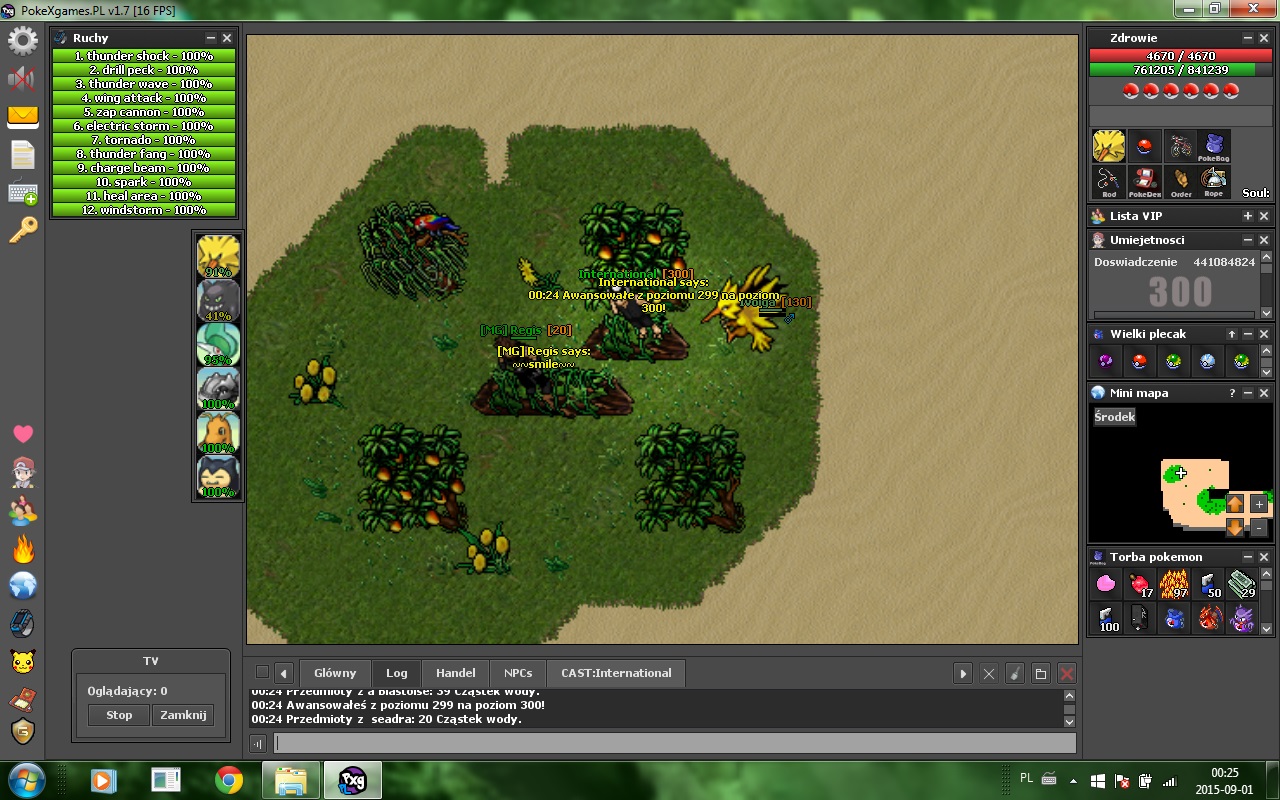Image resolution: width=1280 pixels, height=800 pixels.
Task: Select the Zapdos party portrait
Action: coord(218,256)
